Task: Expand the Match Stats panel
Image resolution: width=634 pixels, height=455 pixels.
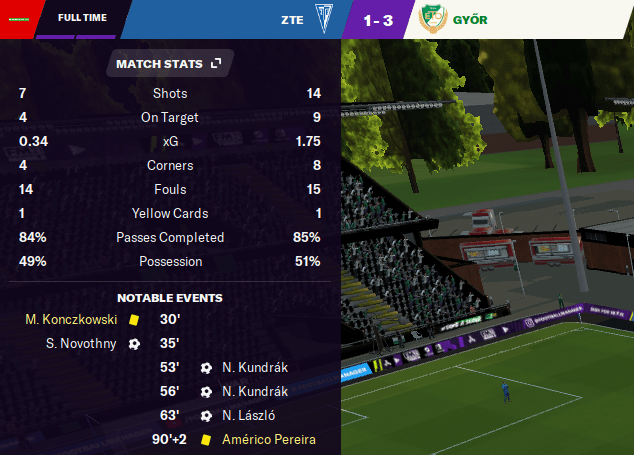Action: coord(216,64)
